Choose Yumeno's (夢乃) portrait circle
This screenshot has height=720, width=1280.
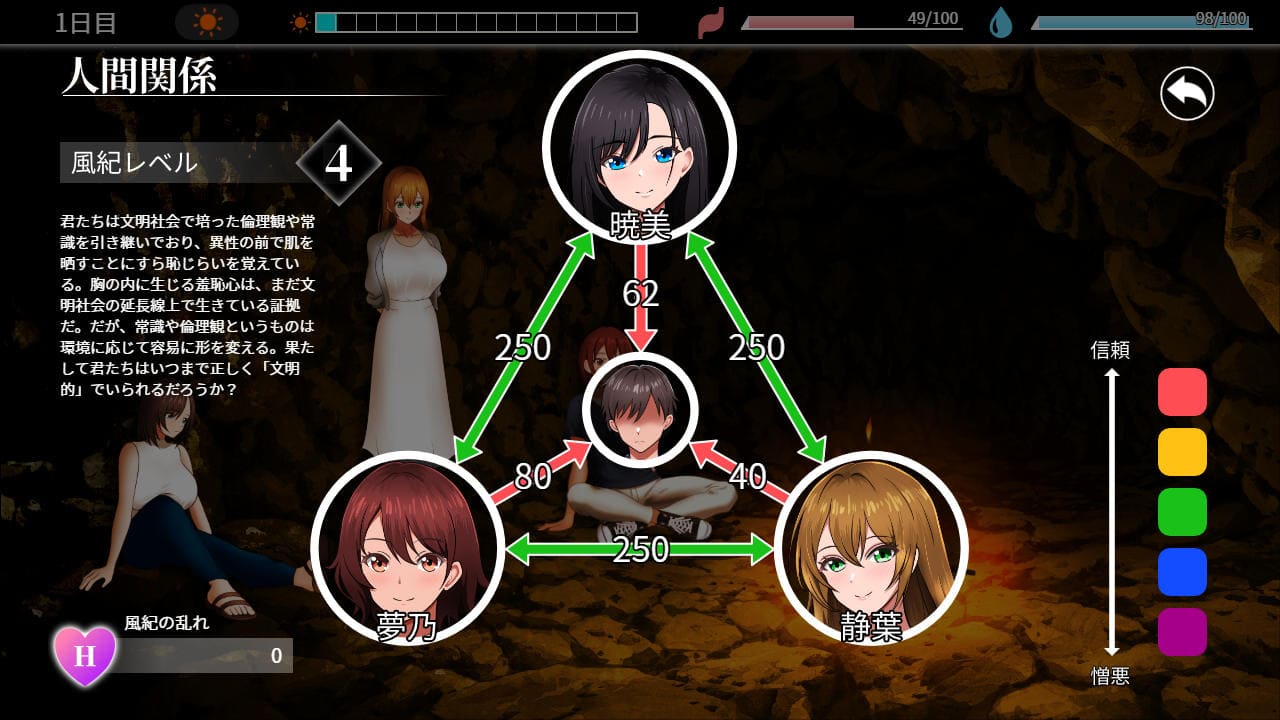407,547
